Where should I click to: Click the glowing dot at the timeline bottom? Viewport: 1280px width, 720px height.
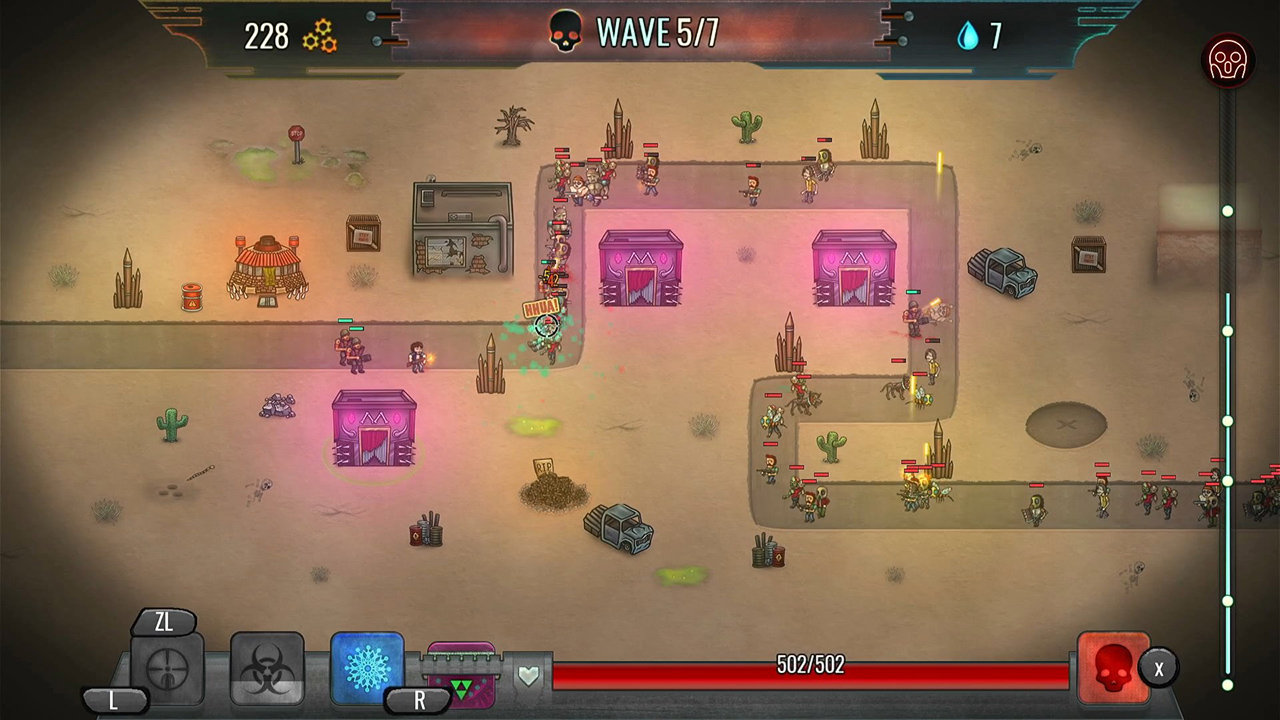[x=1227, y=685]
